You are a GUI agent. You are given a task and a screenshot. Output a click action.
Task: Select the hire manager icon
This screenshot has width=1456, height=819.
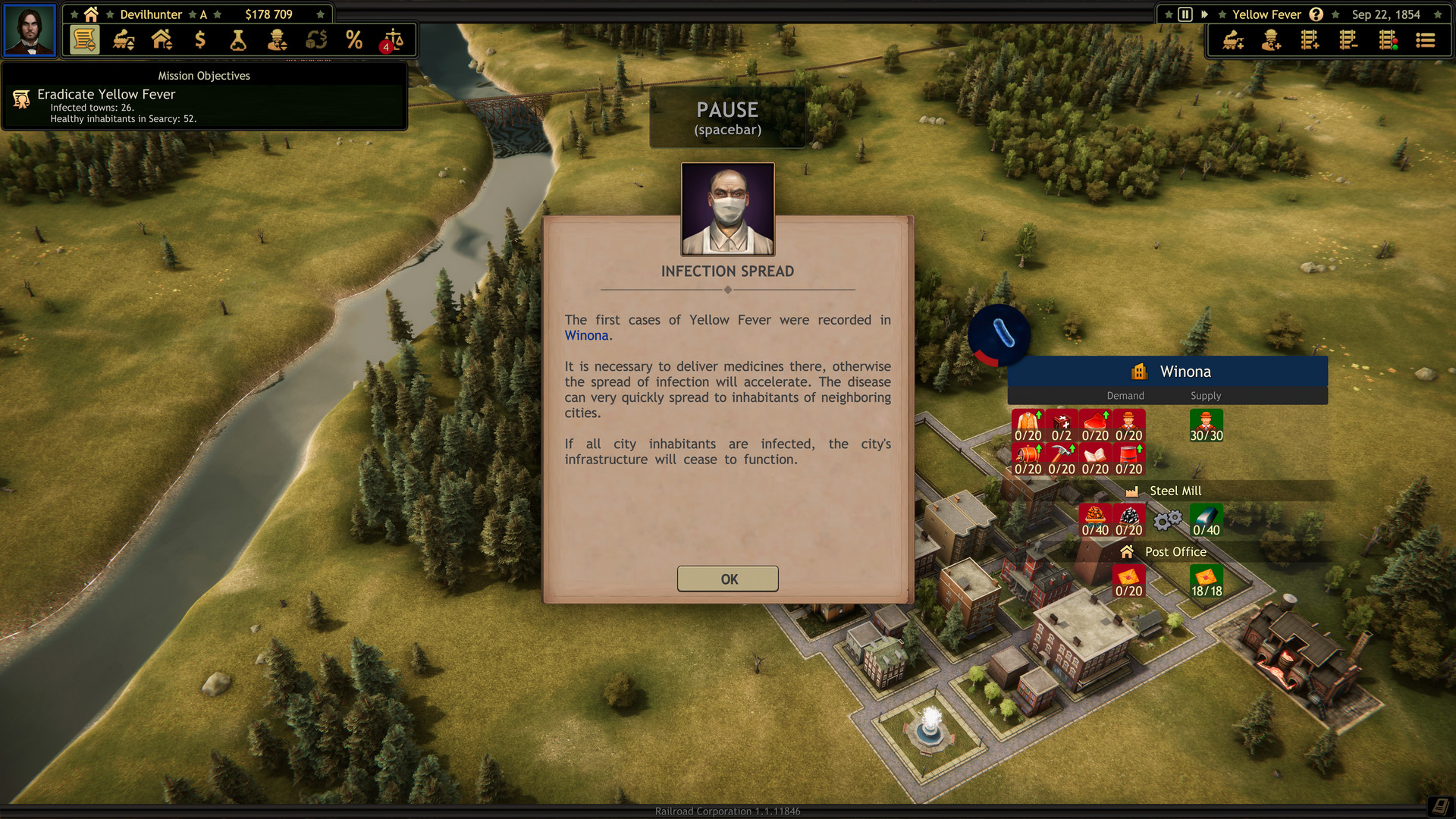1270,39
